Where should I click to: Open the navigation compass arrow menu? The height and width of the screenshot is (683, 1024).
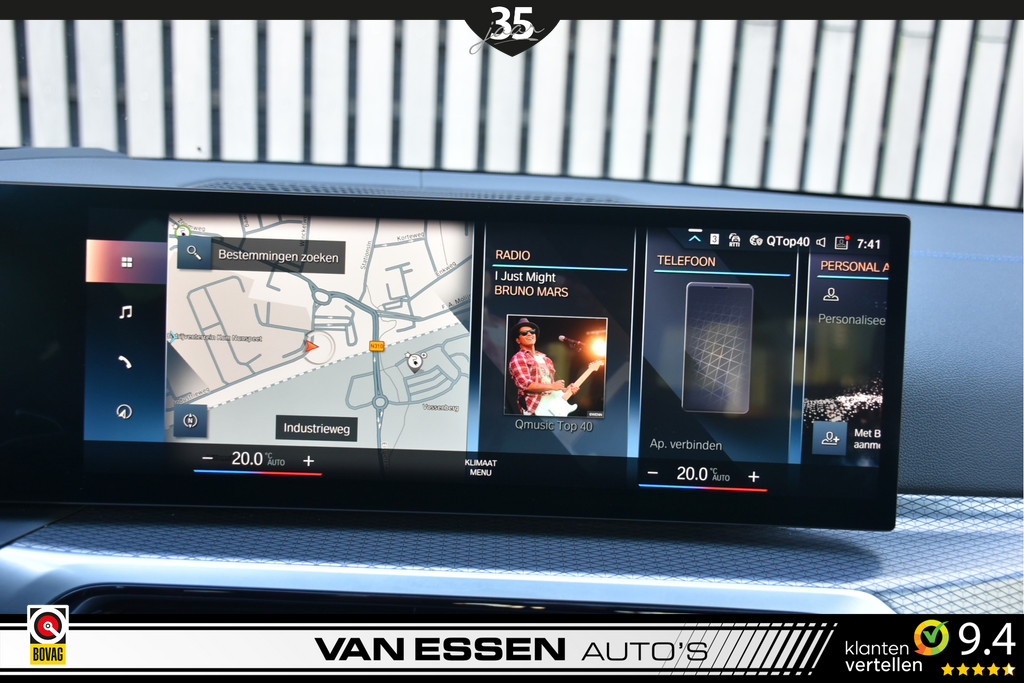click(x=125, y=411)
